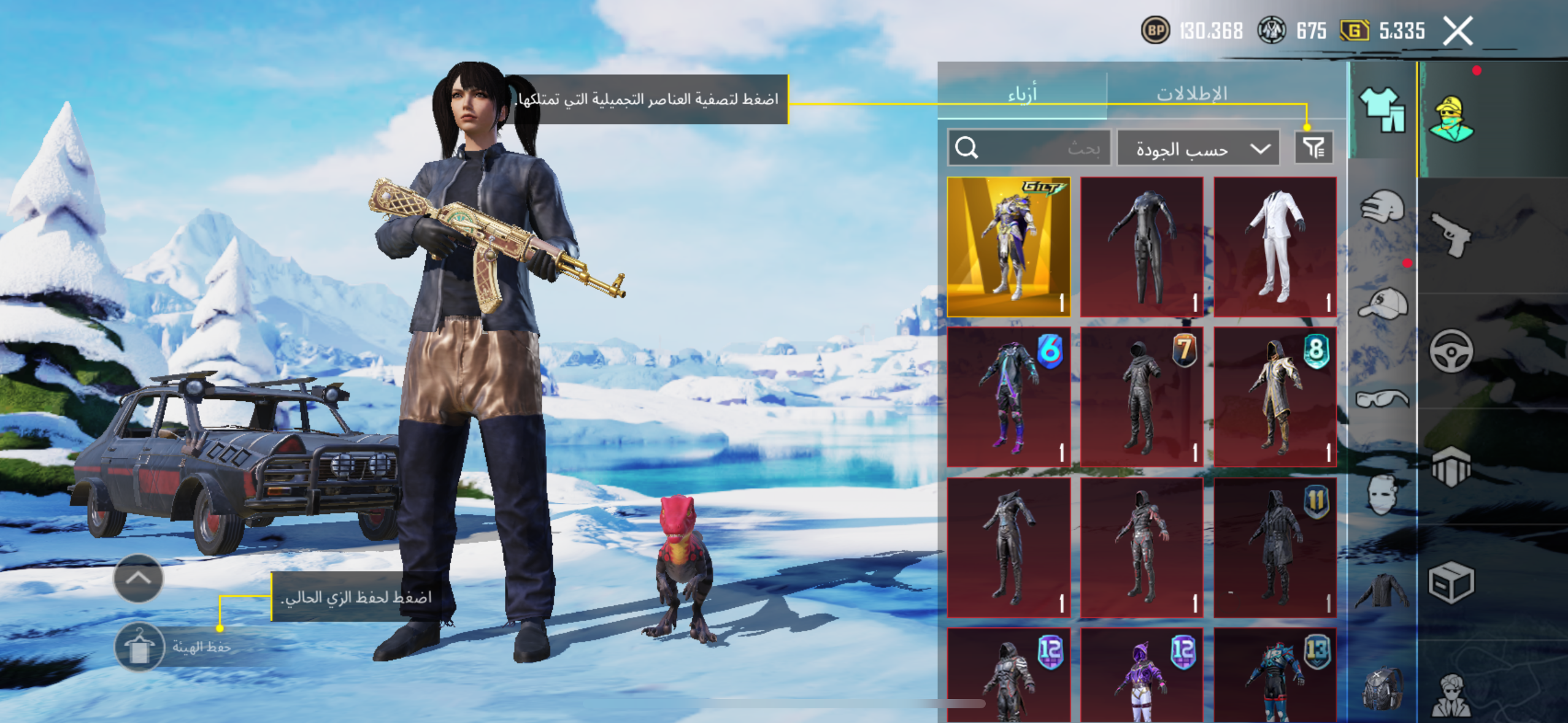Open the pistol weapons section
1568x723 pixels.
1451,234
